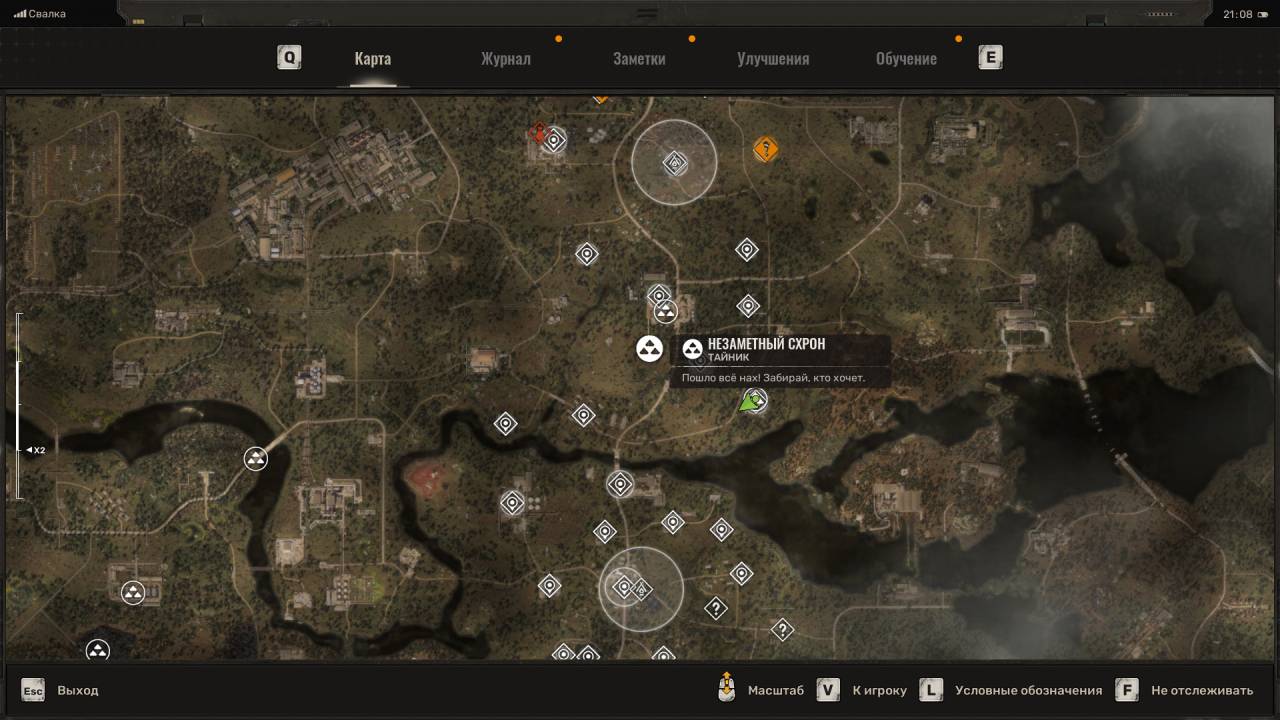
Task: Open the Обучение tab
Action: (x=906, y=58)
